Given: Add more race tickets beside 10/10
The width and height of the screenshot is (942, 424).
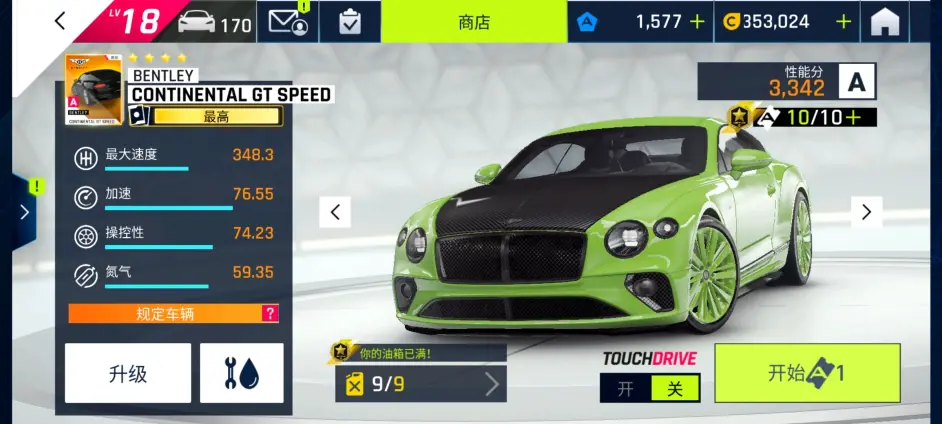Looking at the screenshot, I should pos(853,118).
